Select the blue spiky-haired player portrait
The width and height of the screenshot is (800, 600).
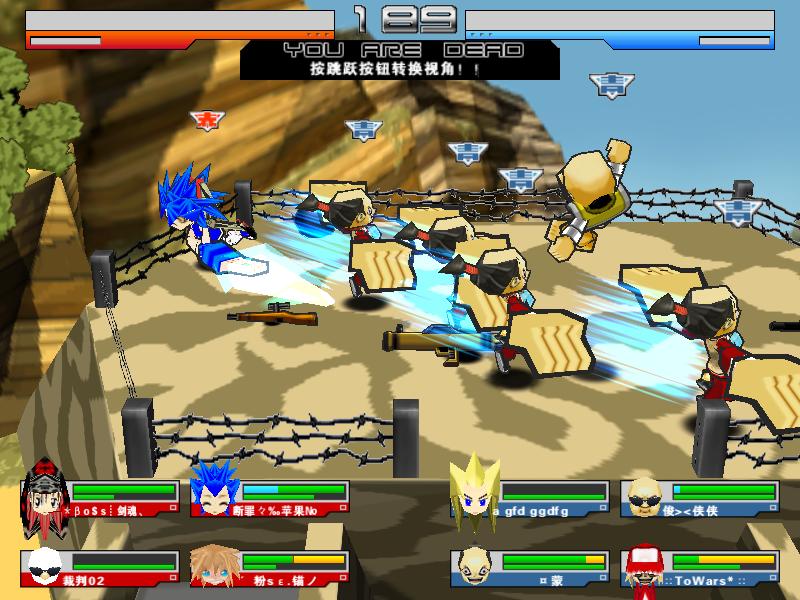point(212,490)
